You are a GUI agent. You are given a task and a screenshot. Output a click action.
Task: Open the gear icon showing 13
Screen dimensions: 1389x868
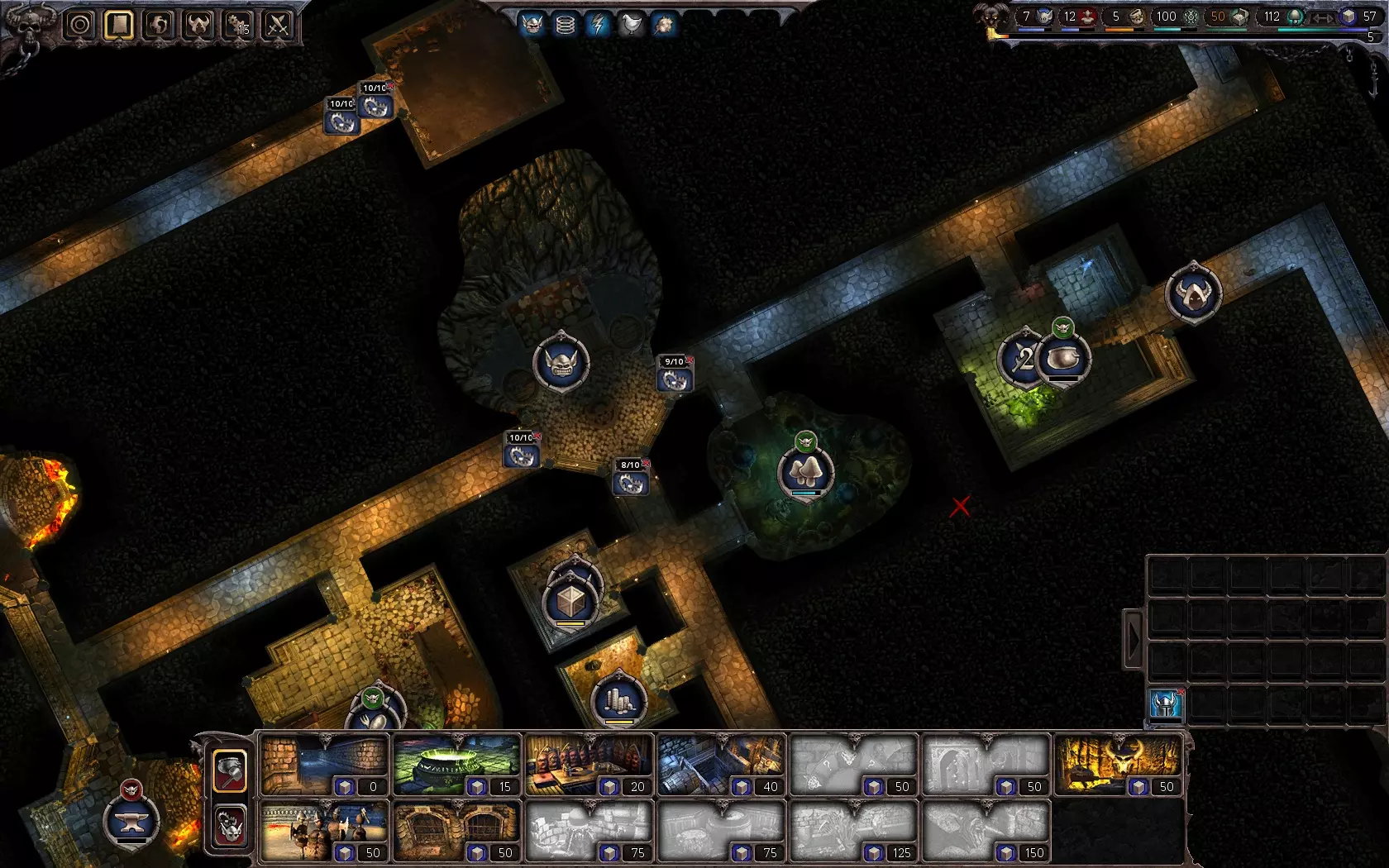pyautogui.click(x=238, y=25)
